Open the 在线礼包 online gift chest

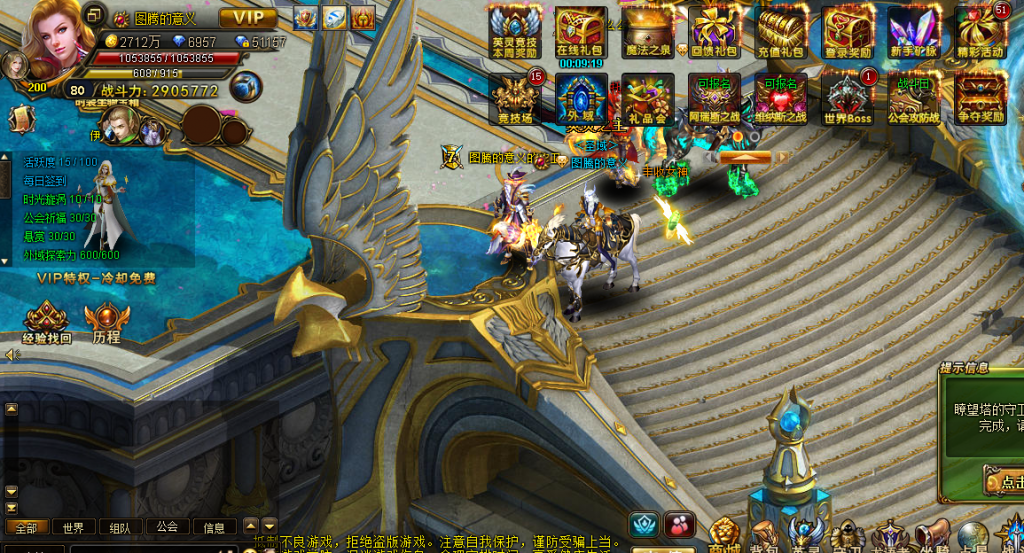pyautogui.click(x=580, y=32)
